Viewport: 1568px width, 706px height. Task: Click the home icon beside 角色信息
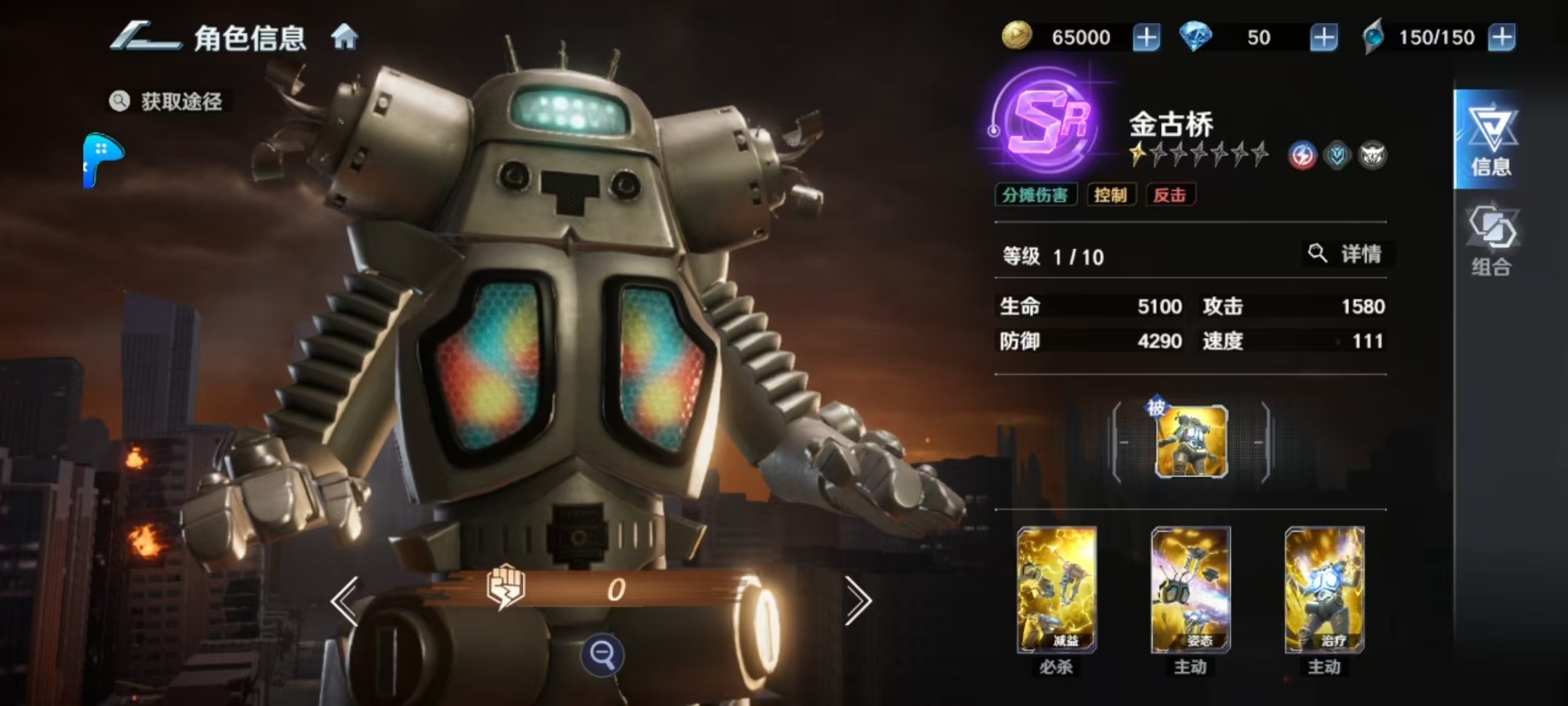click(344, 37)
